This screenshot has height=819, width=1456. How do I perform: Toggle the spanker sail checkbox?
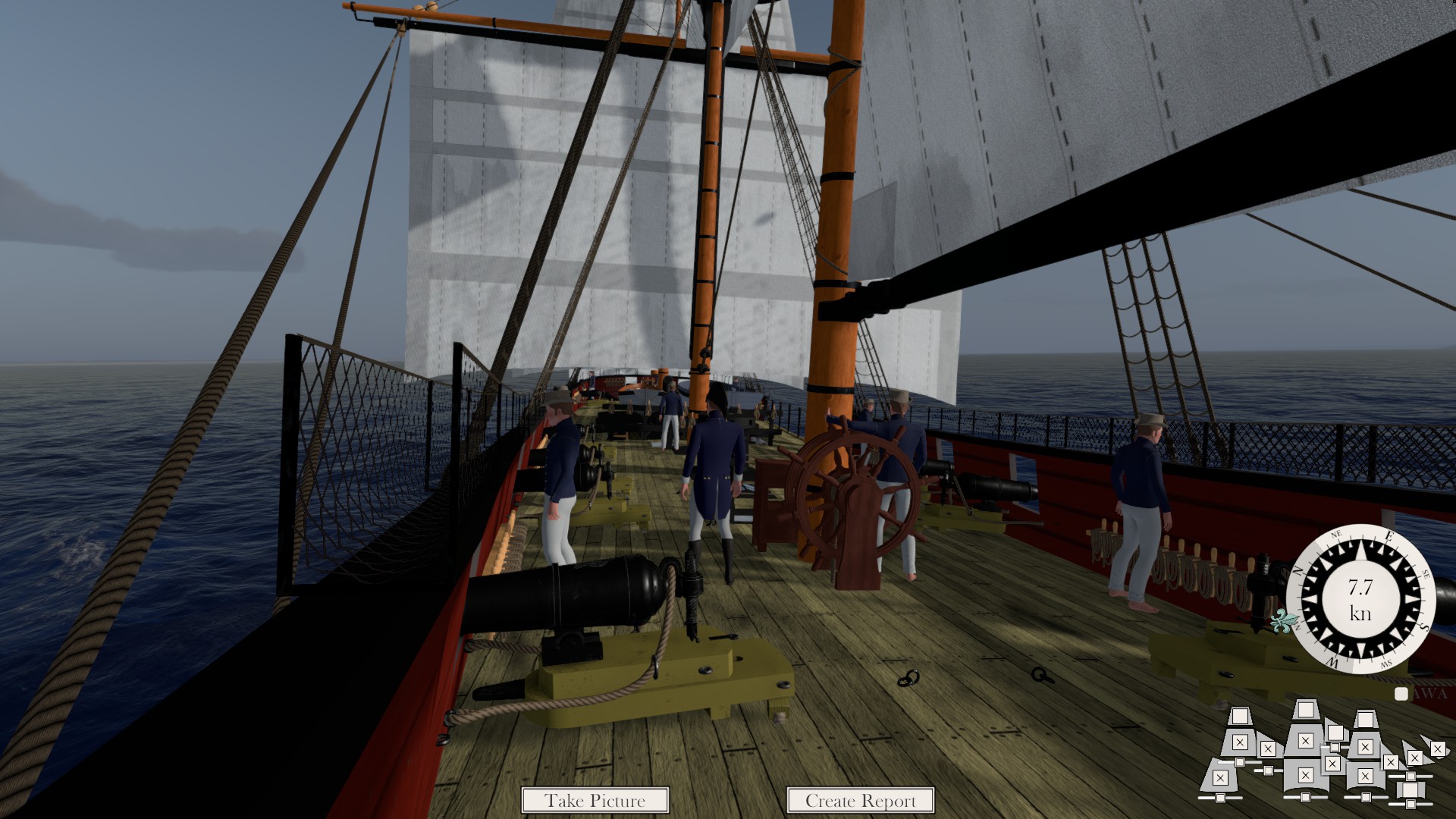pos(1219,778)
